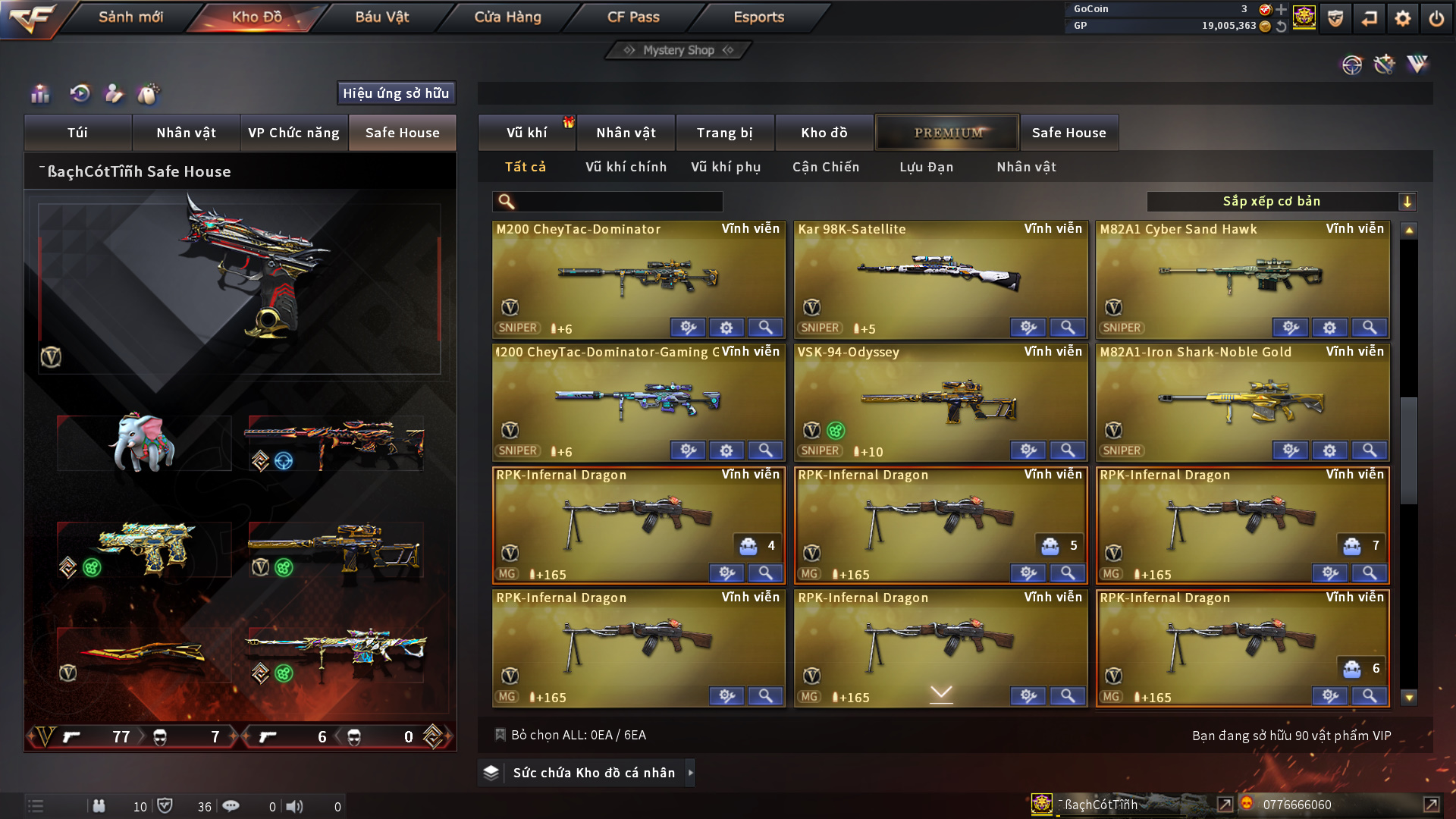Image resolution: width=1456 pixels, height=819 pixels.
Task: Select the VSK-94-Odyssey weapon card
Action: pyautogui.click(x=940, y=400)
